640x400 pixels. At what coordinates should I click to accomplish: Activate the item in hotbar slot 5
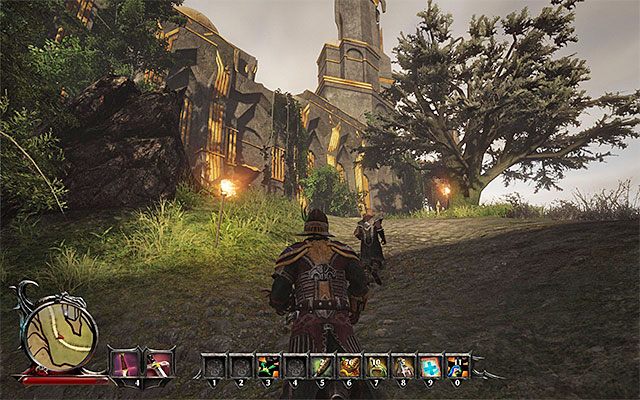click(322, 366)
